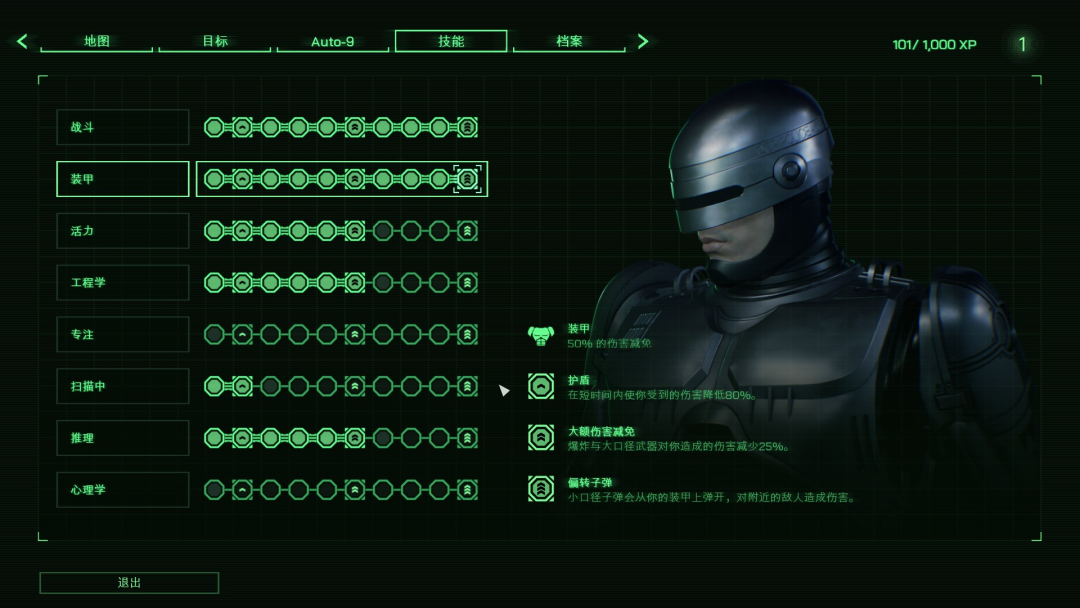Select the highlighted final 装甲 skill node
This screenshot has width=1080, height=608.
pyautogui.click(x=467, y=179)
